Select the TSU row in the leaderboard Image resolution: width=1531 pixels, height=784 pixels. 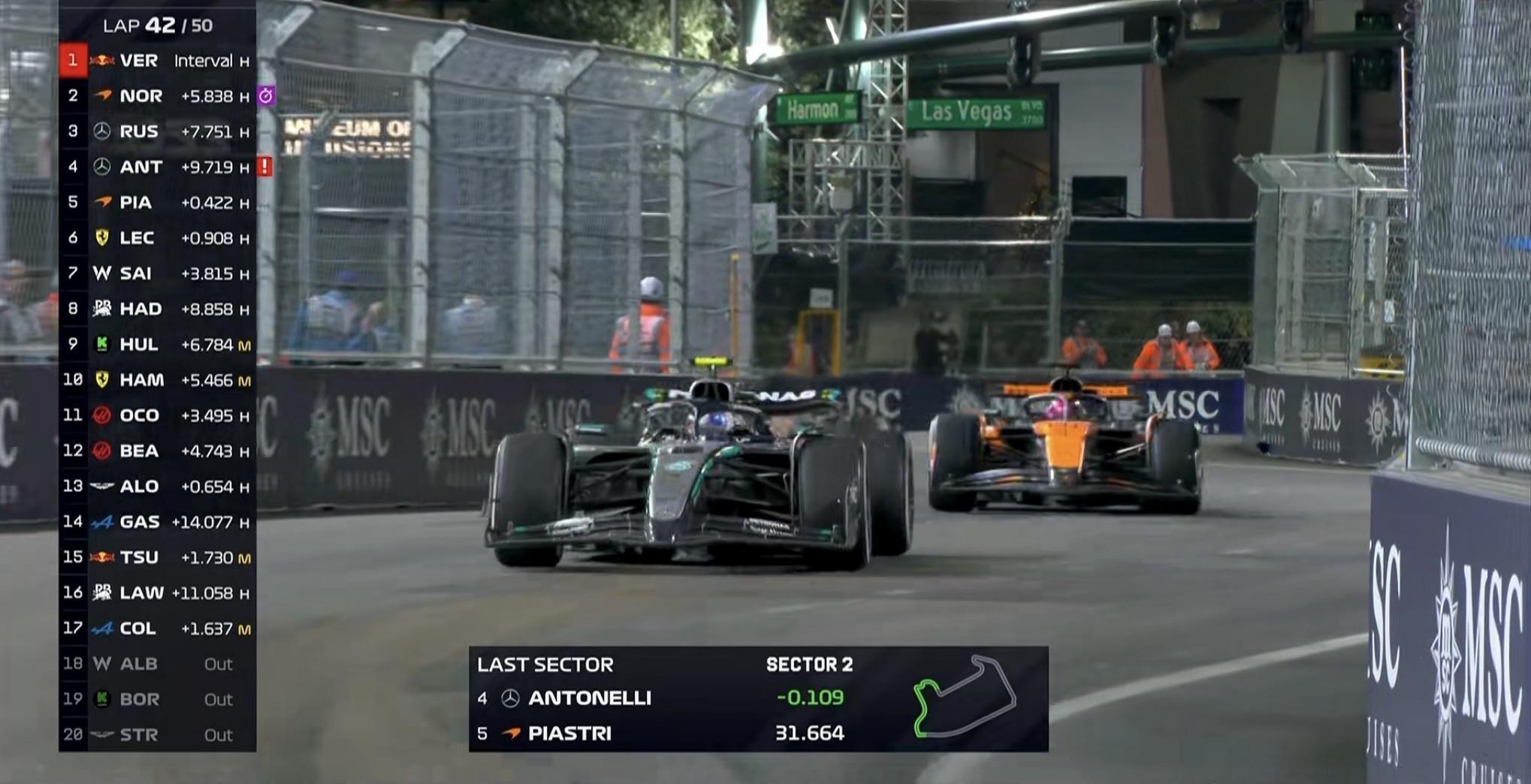click(157, 557)
